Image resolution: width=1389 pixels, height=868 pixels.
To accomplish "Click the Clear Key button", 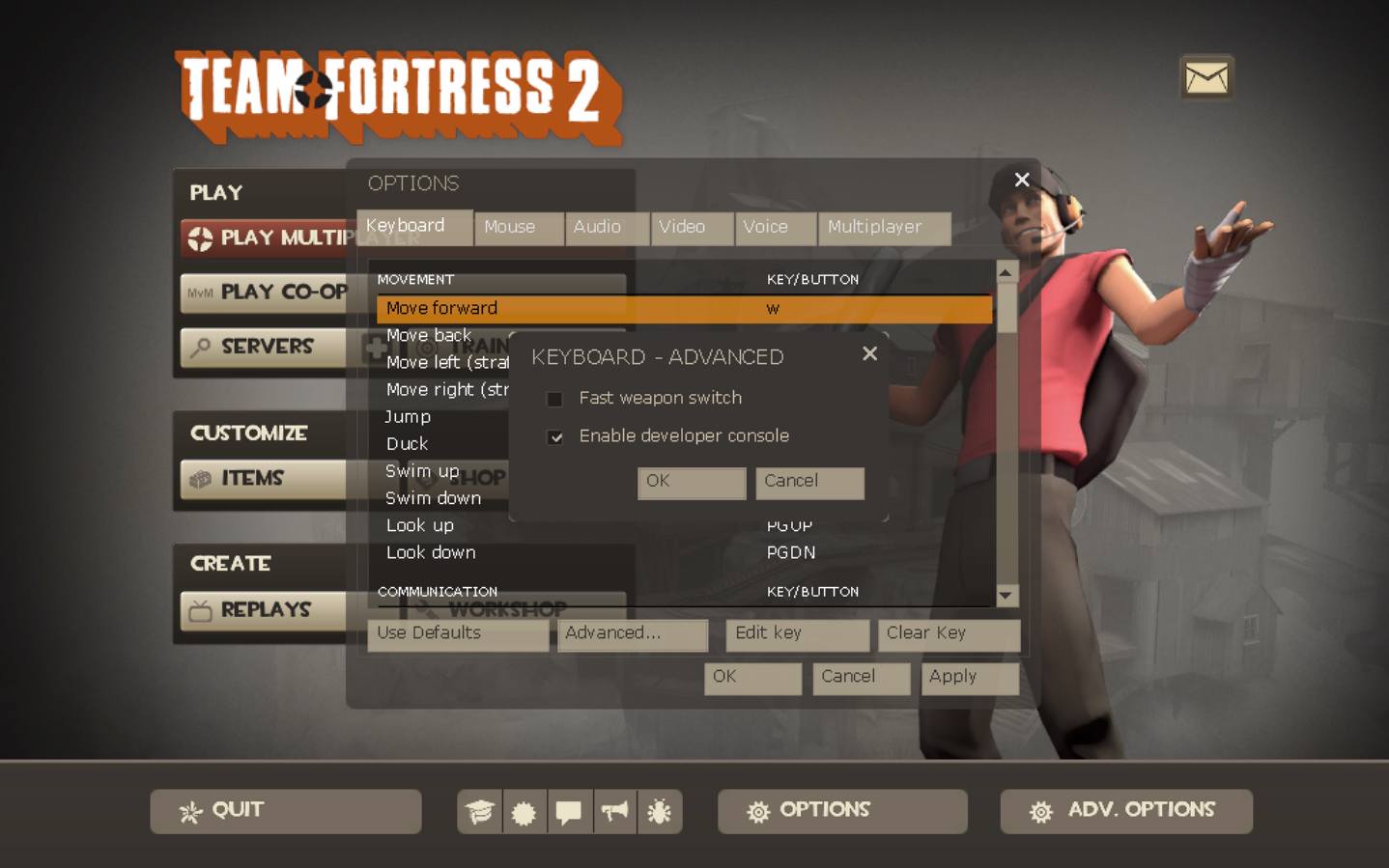I will 948,634.
